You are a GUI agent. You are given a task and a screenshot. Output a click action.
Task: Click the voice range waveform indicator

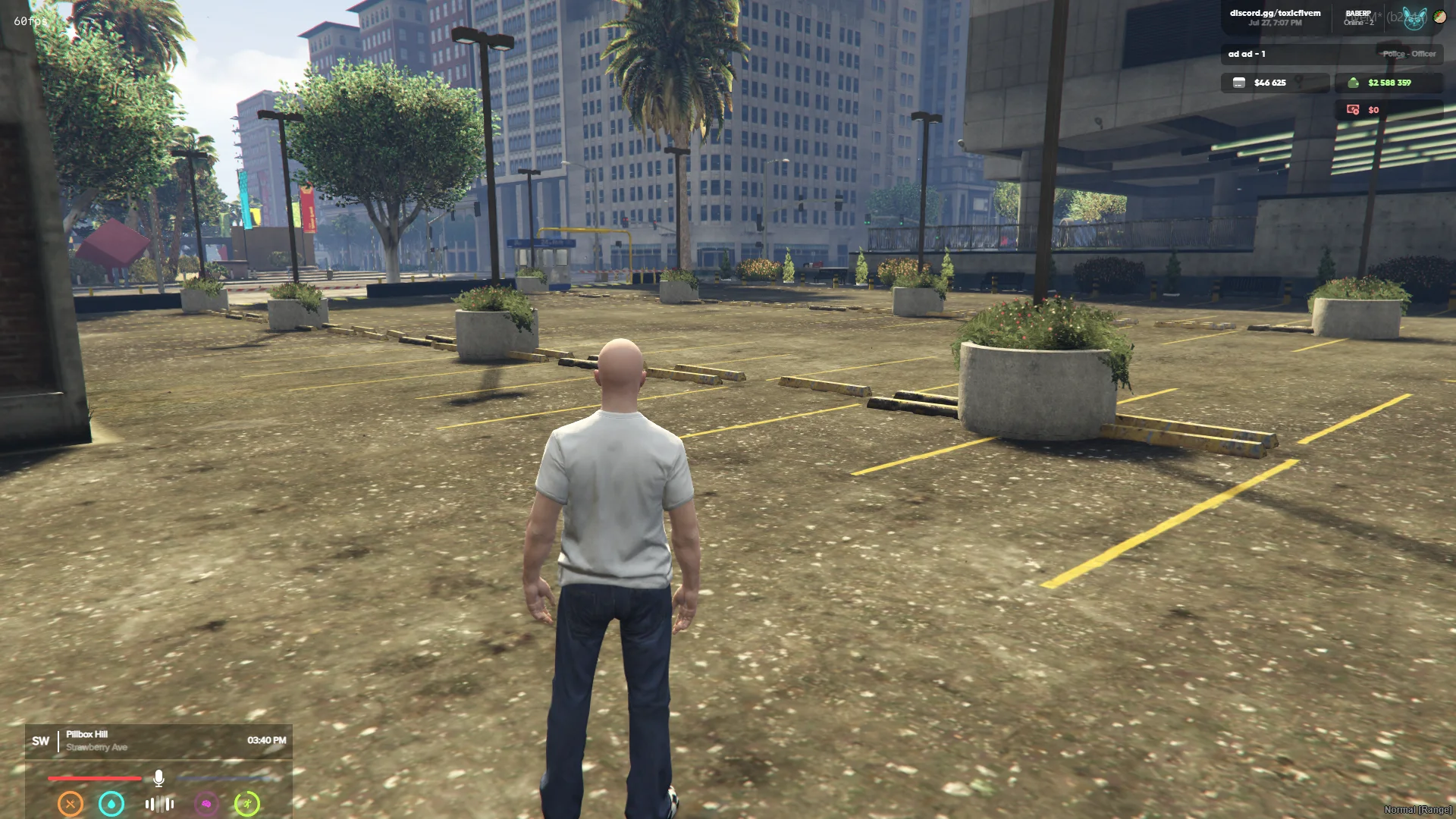click(x=159, y=804)
